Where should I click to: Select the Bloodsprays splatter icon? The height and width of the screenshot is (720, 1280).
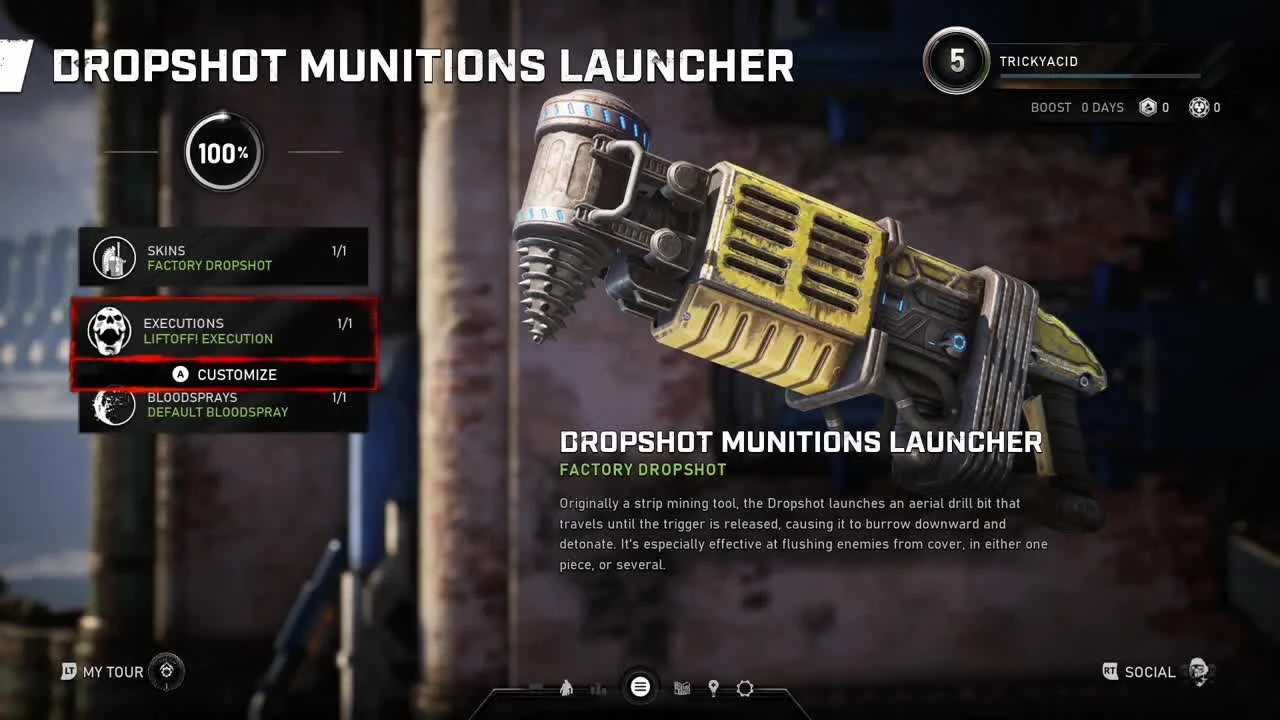pos(112,405)
